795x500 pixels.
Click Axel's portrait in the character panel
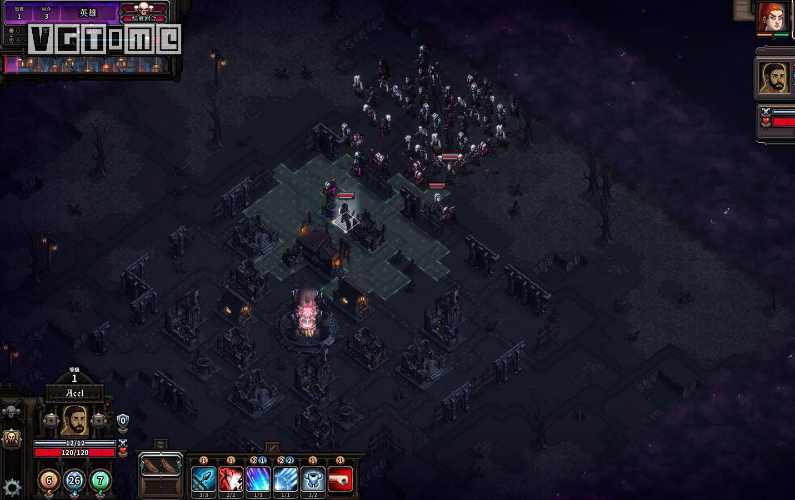pos(74,421)
